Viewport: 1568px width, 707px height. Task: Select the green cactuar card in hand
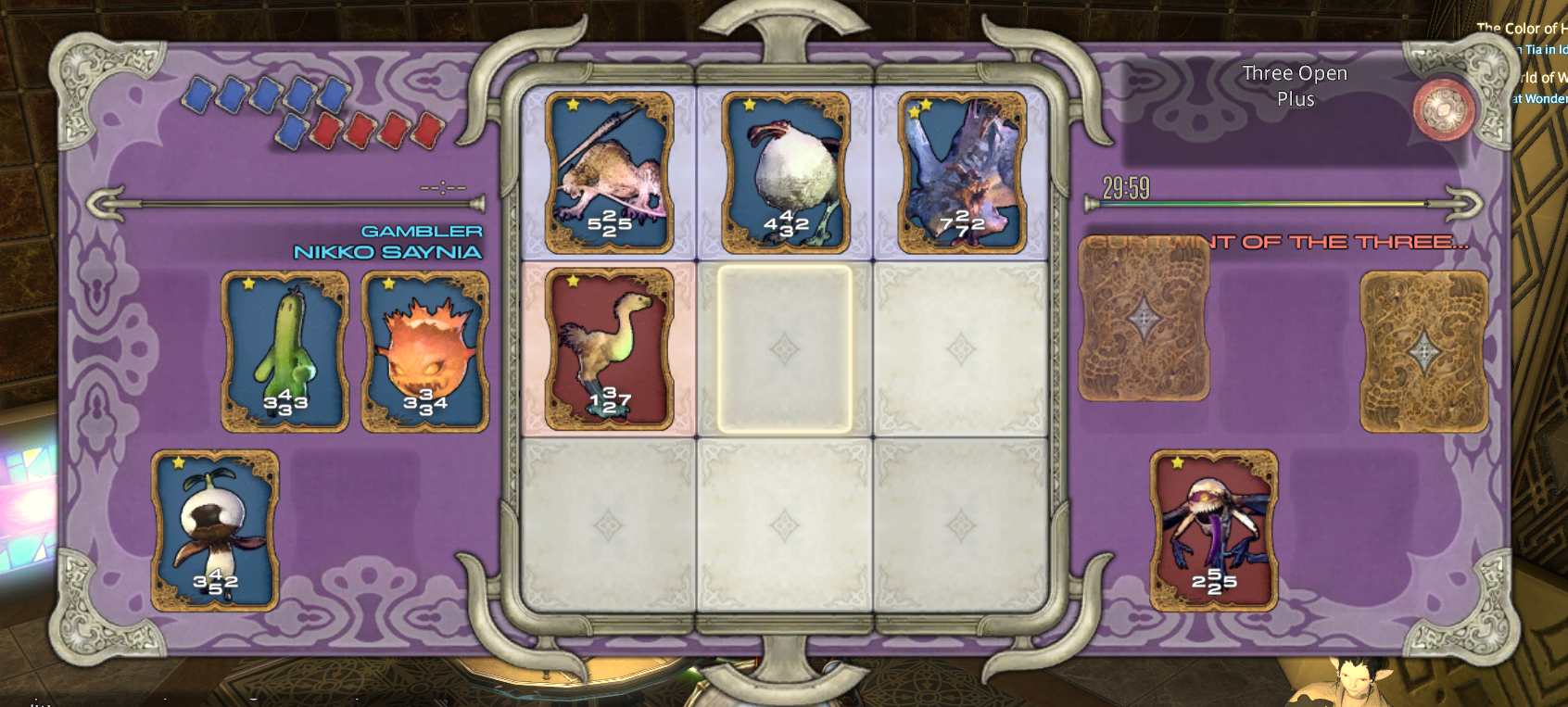click(x=285, y=351)
